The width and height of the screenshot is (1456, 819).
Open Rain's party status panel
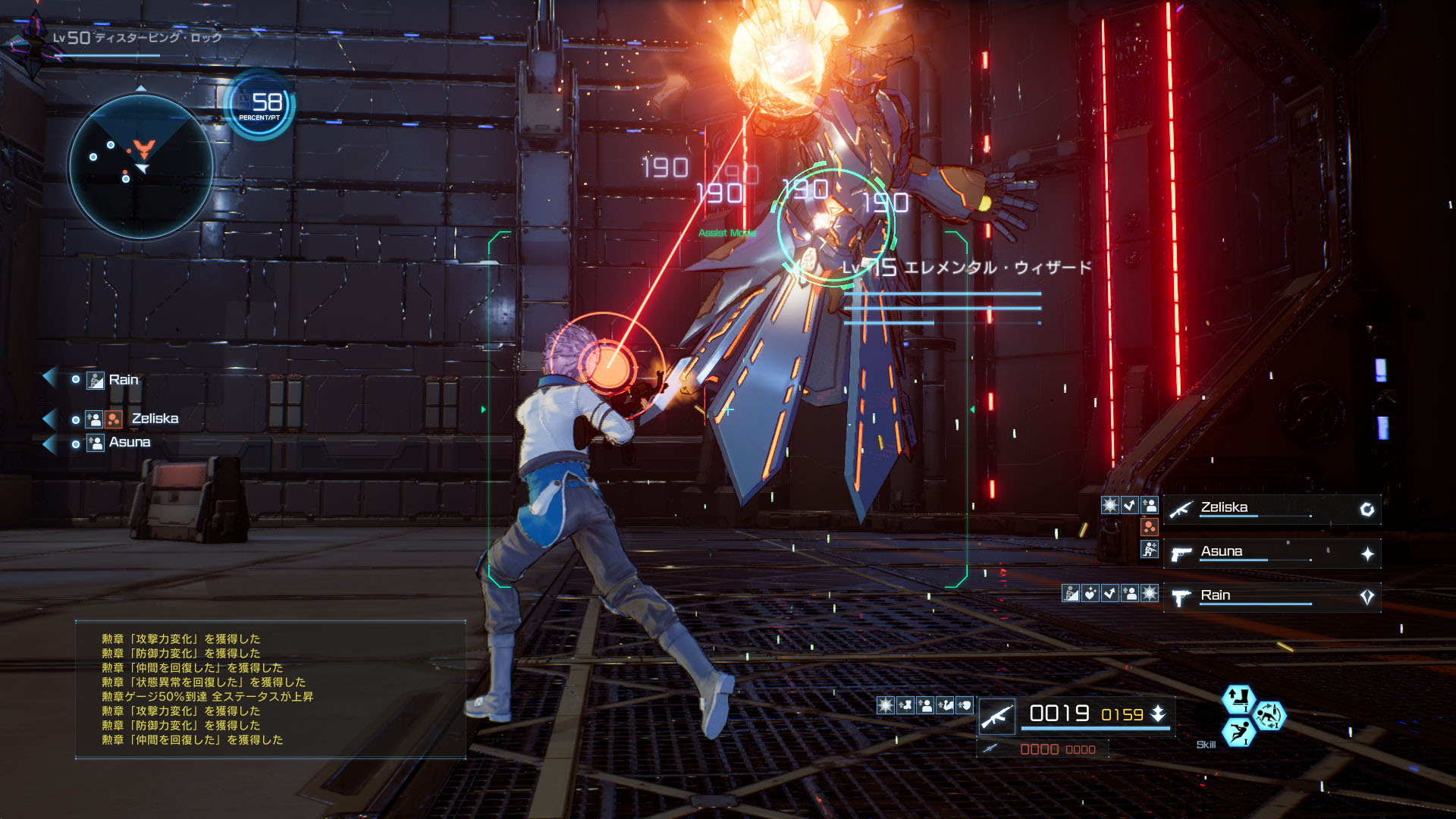[x=1272, y=597]
